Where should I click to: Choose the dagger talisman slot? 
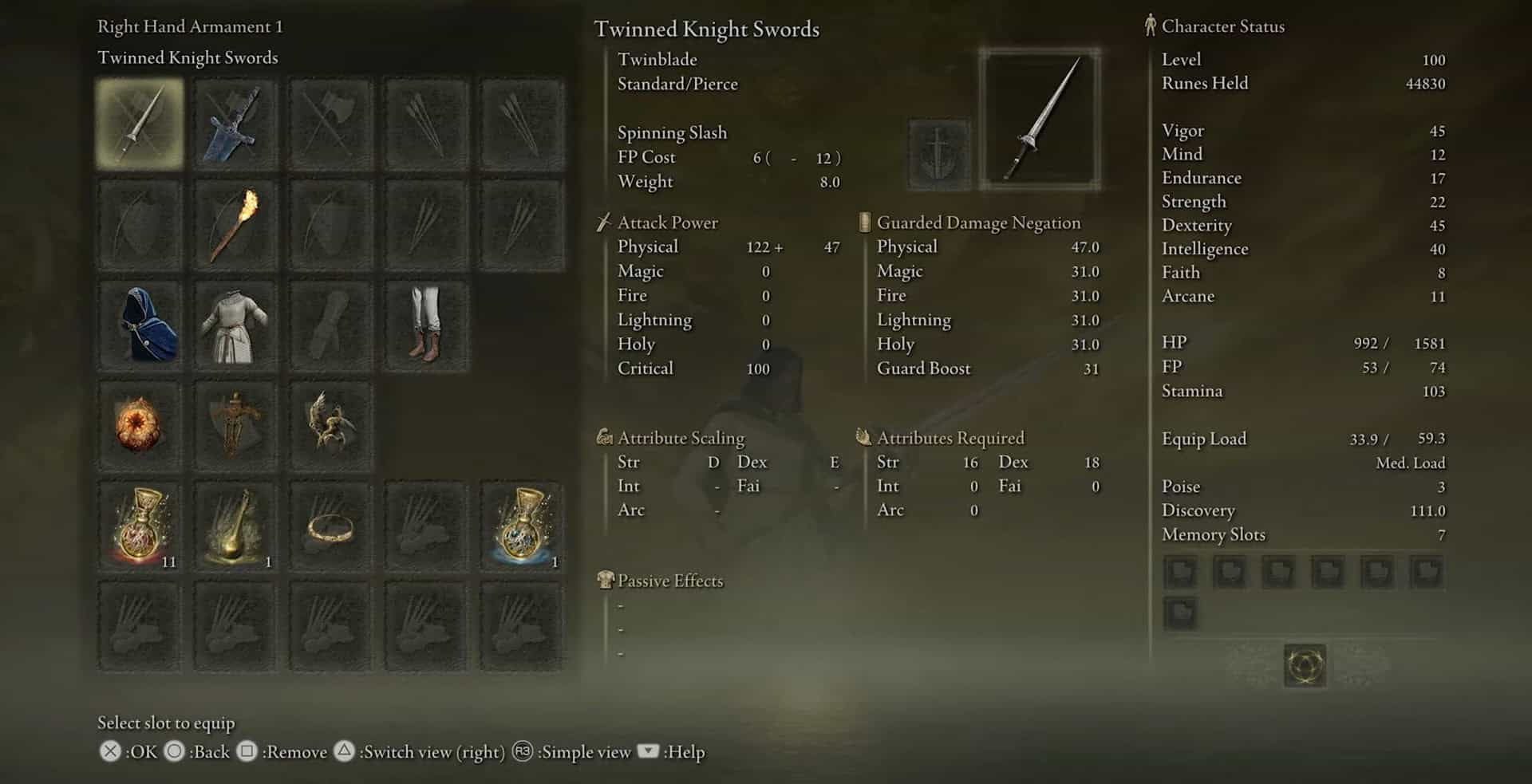(x=235, y=425)
